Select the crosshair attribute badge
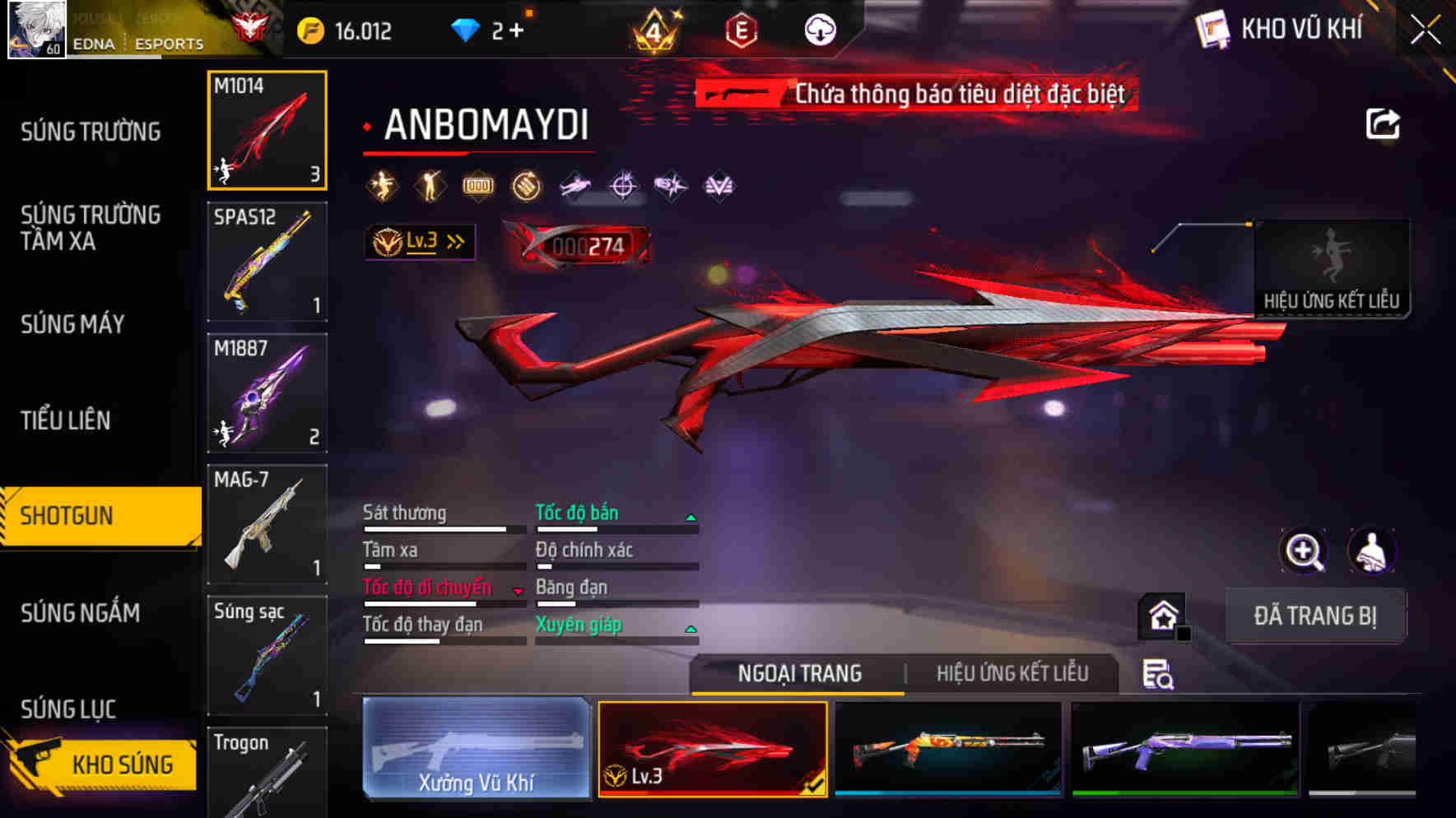Viewport: 1456px width, 818px height. pos(622,185)
